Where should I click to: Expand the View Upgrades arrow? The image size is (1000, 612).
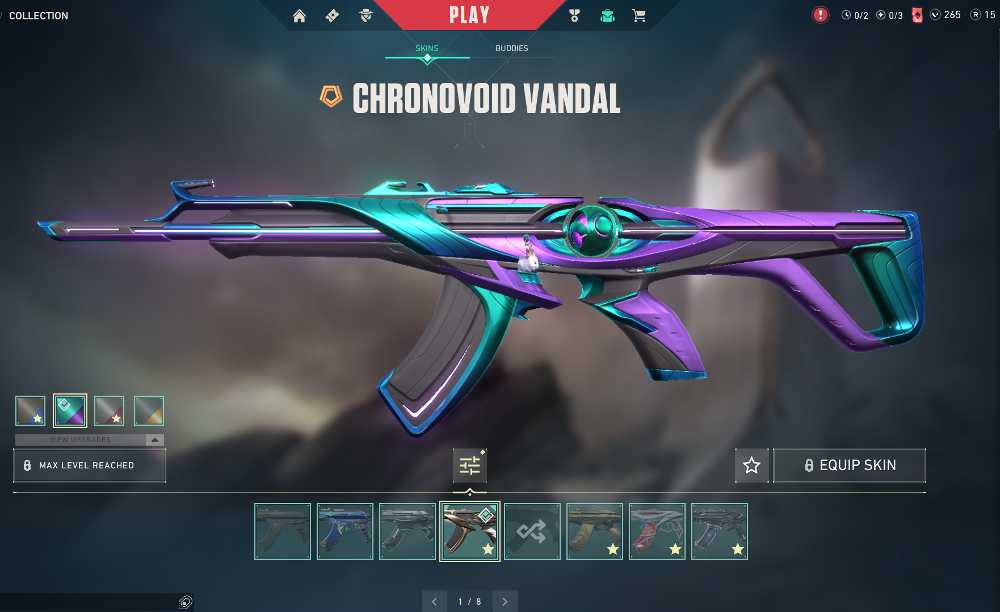tap(154, 439)
